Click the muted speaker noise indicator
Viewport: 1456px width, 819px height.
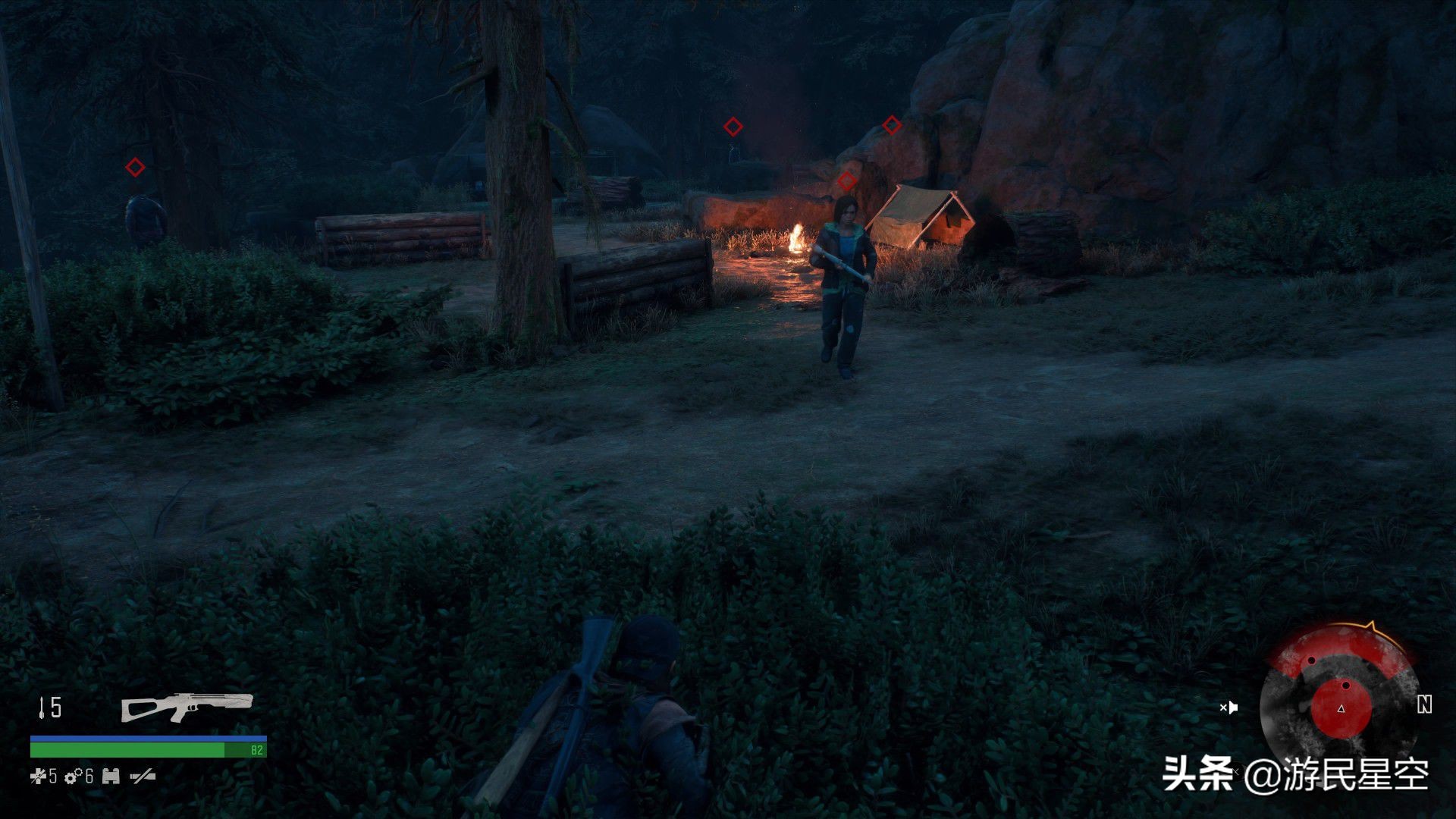pyautogui.click(x=1228, y=708)
